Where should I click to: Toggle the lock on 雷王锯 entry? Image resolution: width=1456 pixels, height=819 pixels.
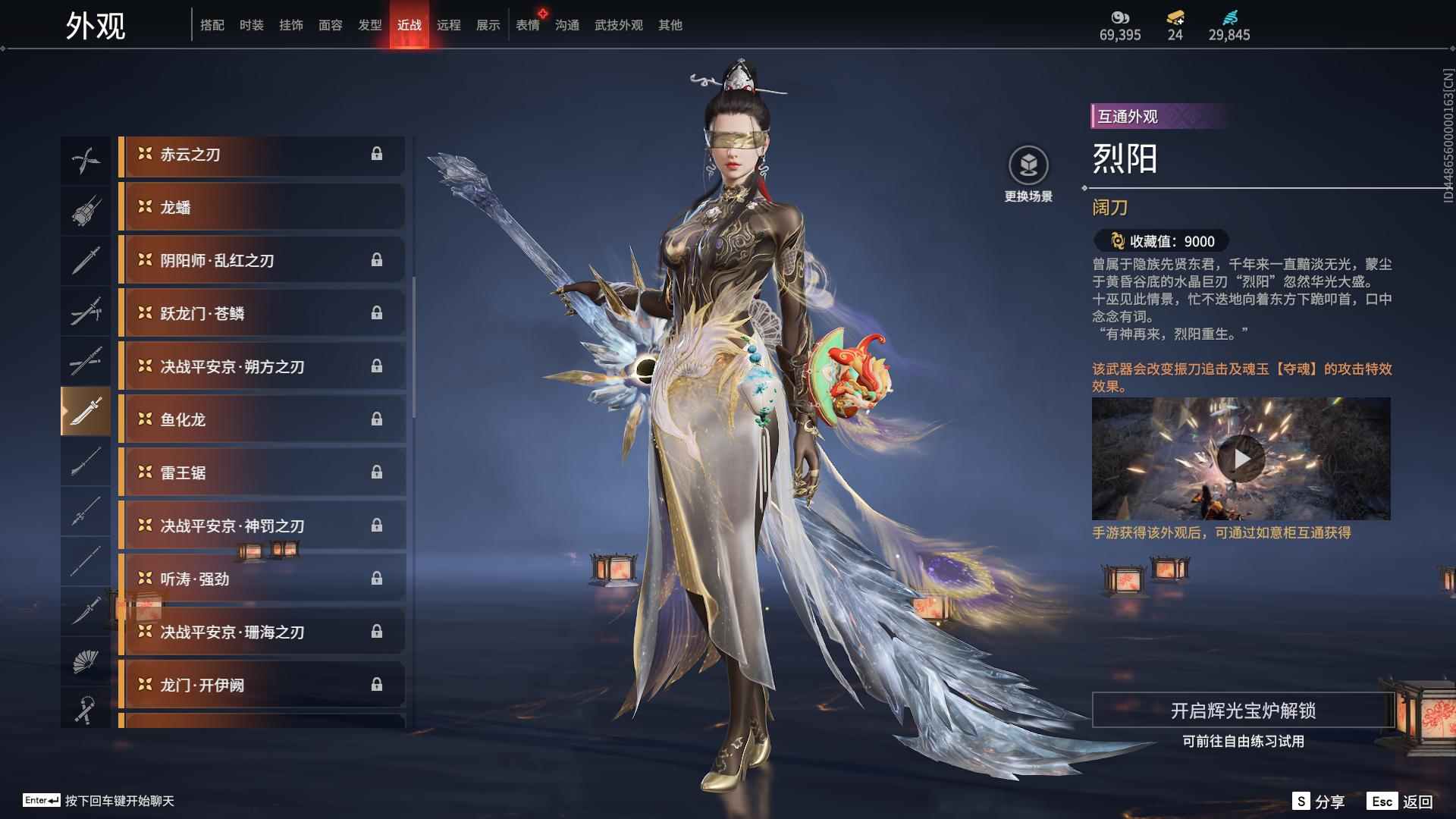click(377, 472)
